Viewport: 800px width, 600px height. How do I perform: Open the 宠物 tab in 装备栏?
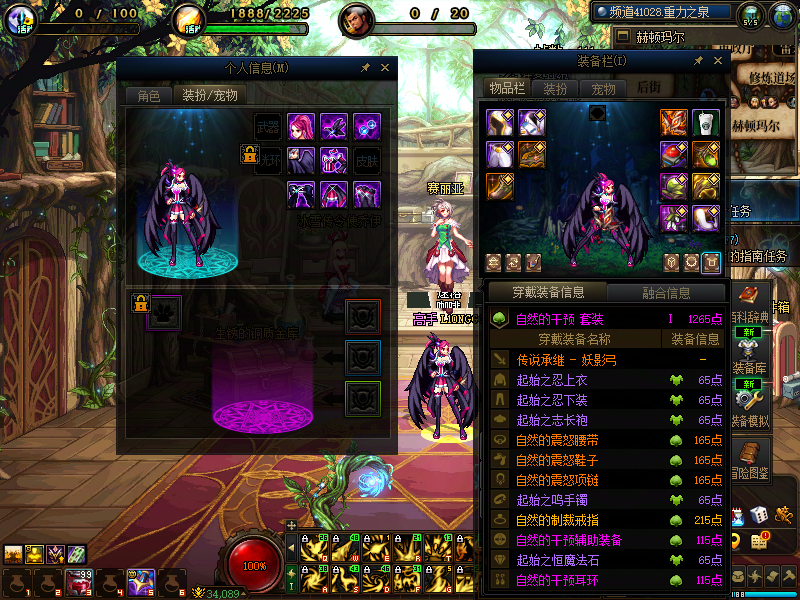[x=603, y=88]
